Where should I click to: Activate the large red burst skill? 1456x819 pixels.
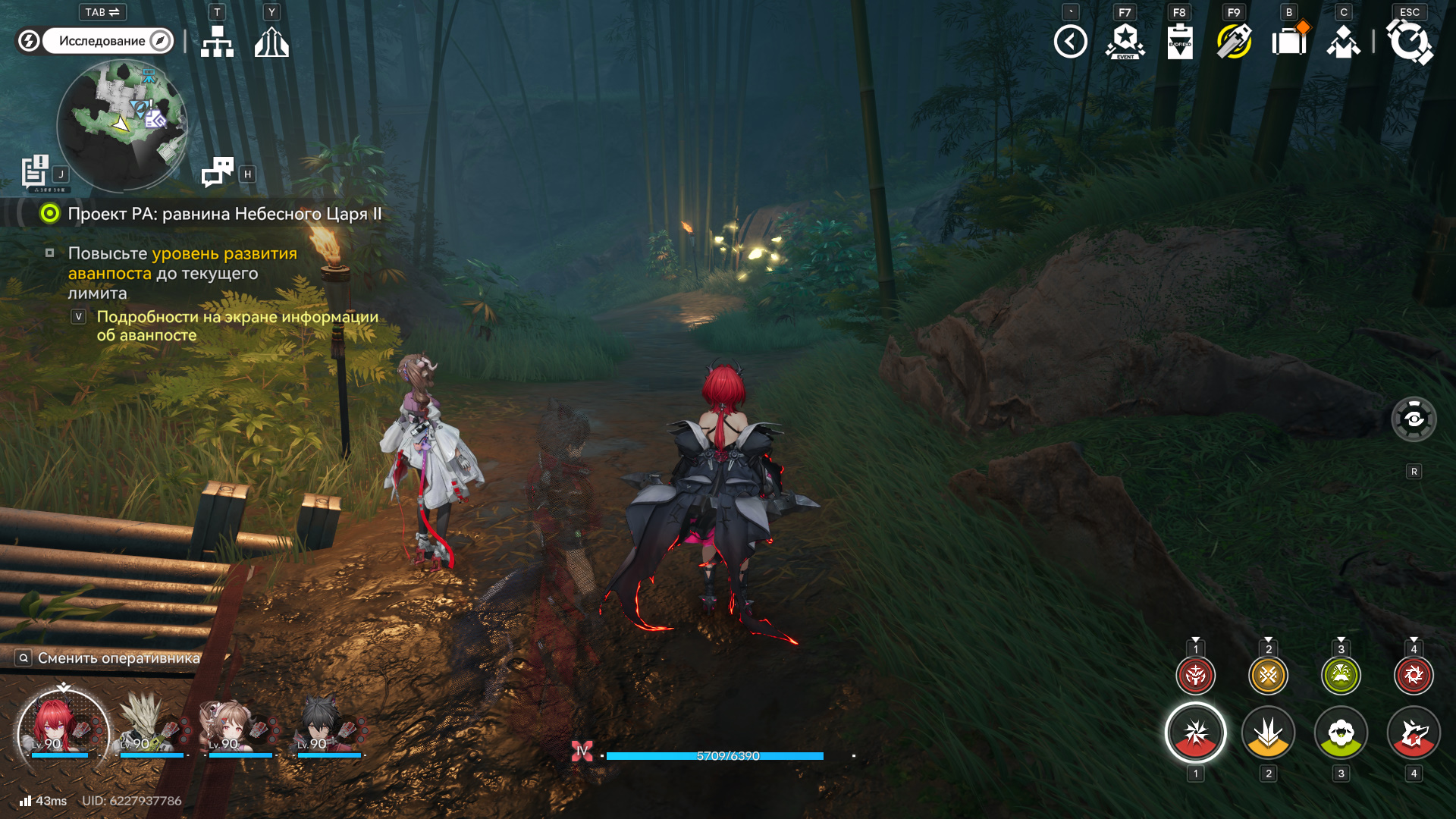click(x=1195, y=733)
